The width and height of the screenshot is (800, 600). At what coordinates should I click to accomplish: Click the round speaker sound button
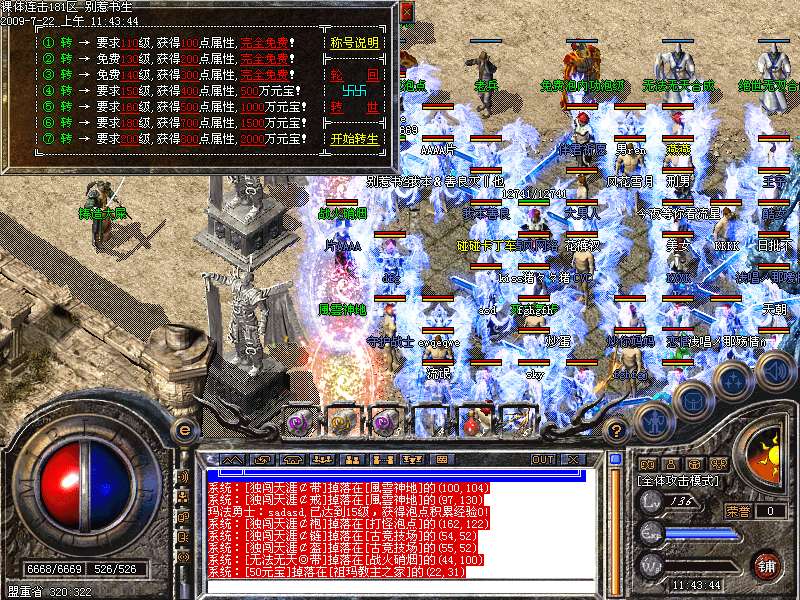774,372
